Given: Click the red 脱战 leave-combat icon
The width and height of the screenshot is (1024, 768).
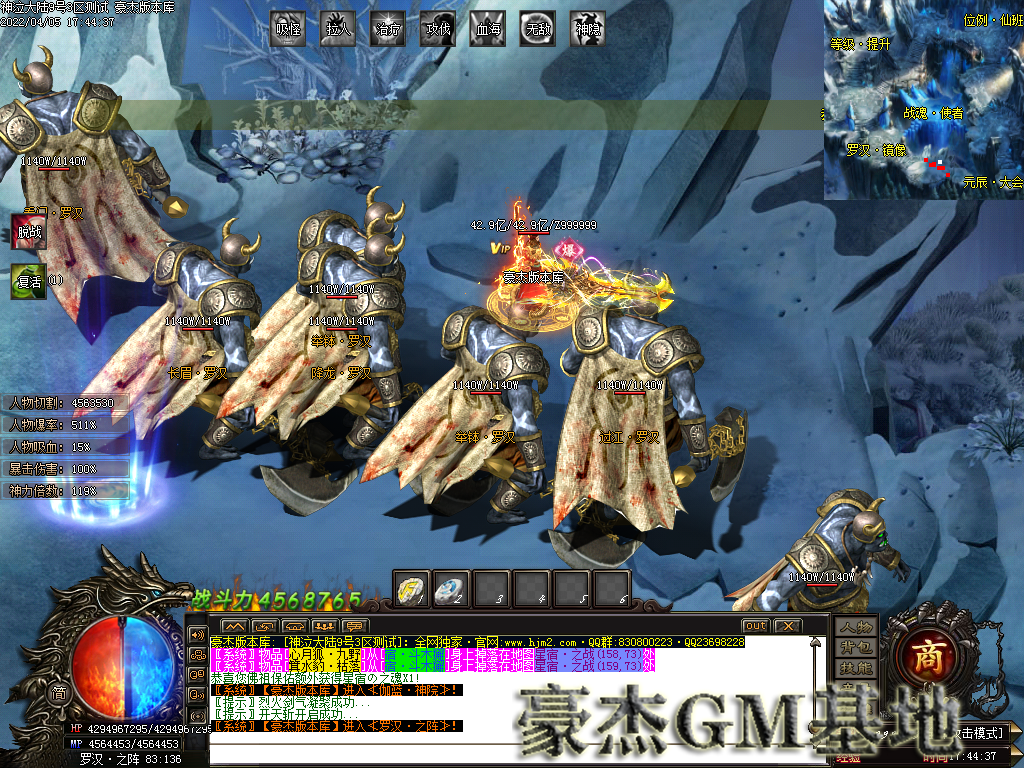Looking at the screenshot, I should pos(28,231).
